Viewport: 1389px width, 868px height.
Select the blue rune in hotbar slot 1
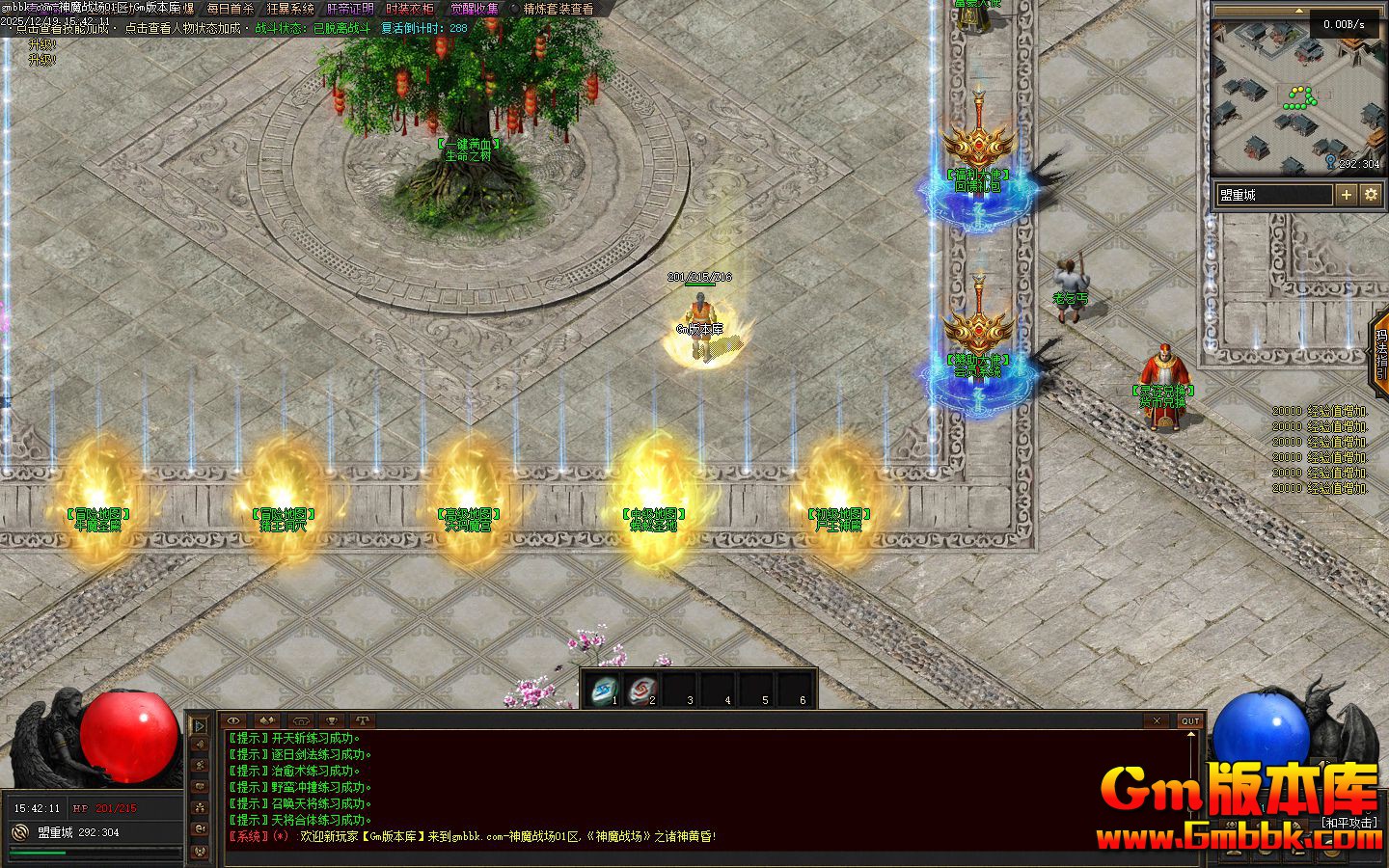tap(605, 690)
